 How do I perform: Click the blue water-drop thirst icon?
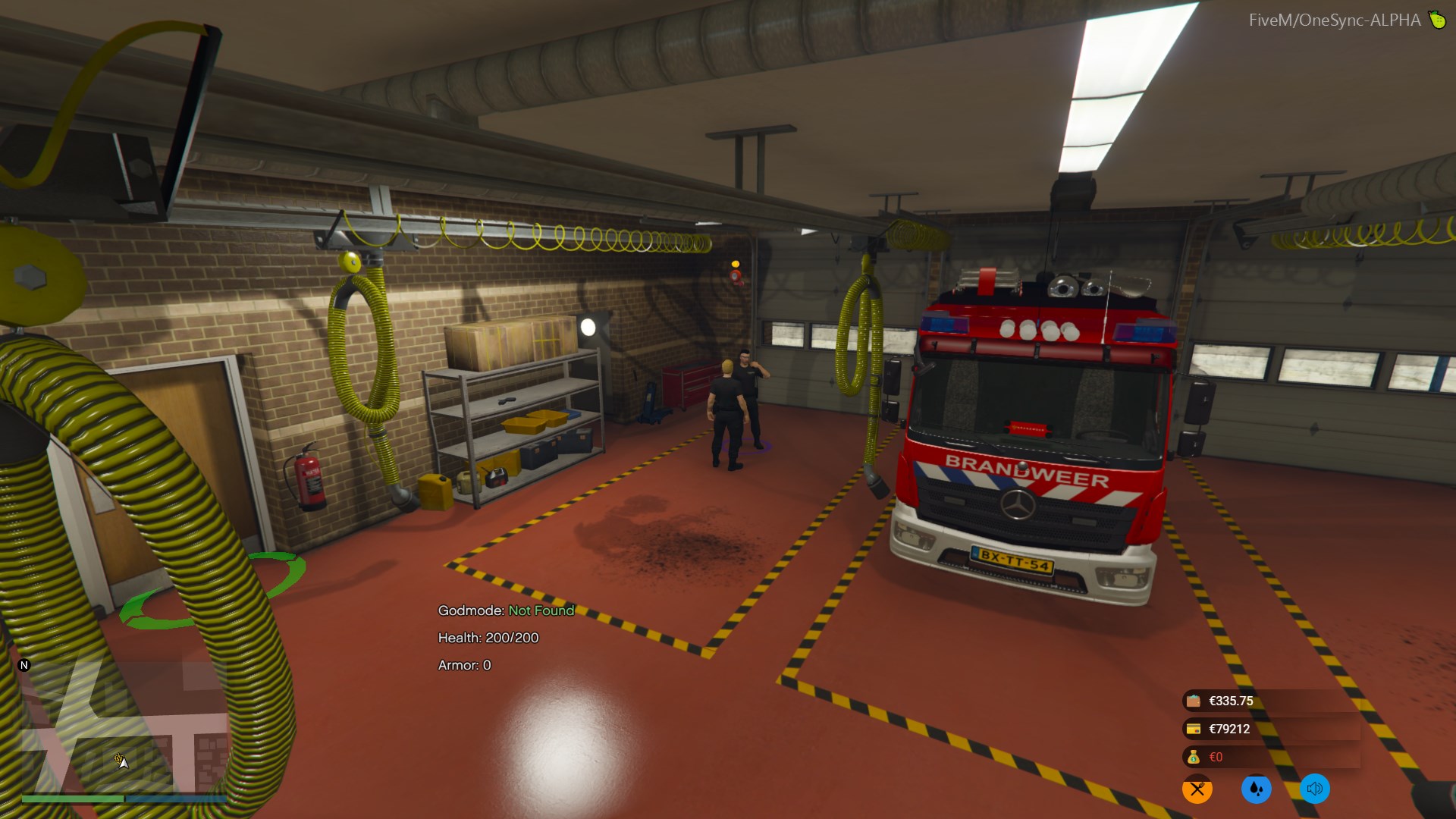pyautogui.click(x=1256, y=789)
